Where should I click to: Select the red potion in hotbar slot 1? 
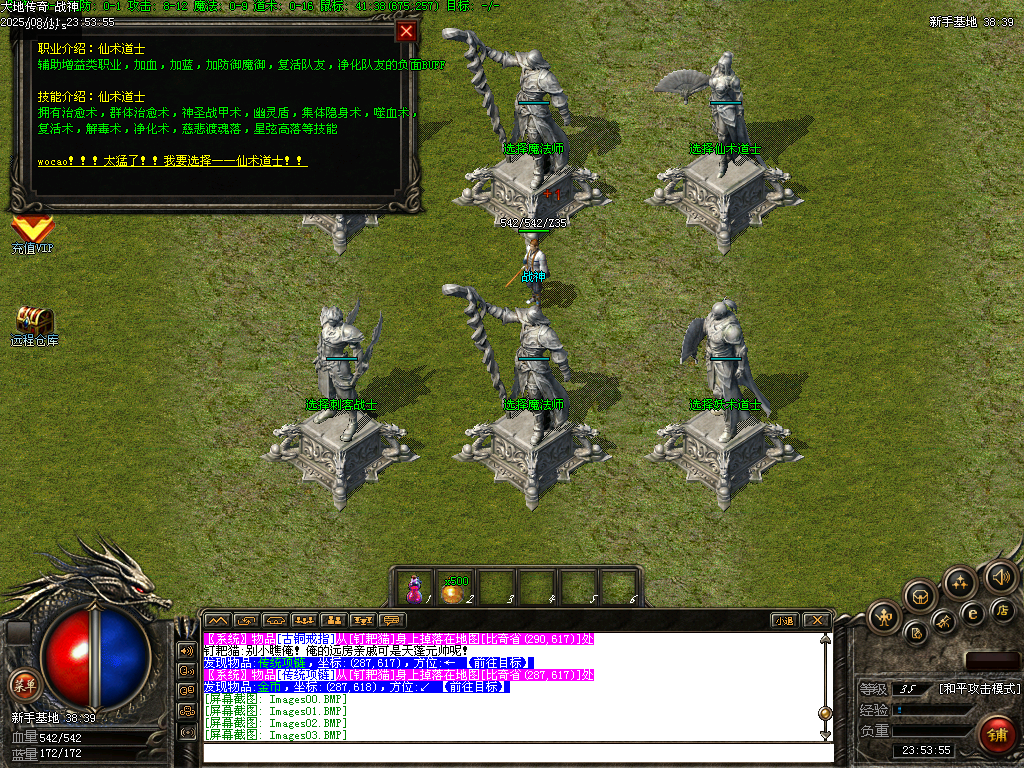point(414,589)
